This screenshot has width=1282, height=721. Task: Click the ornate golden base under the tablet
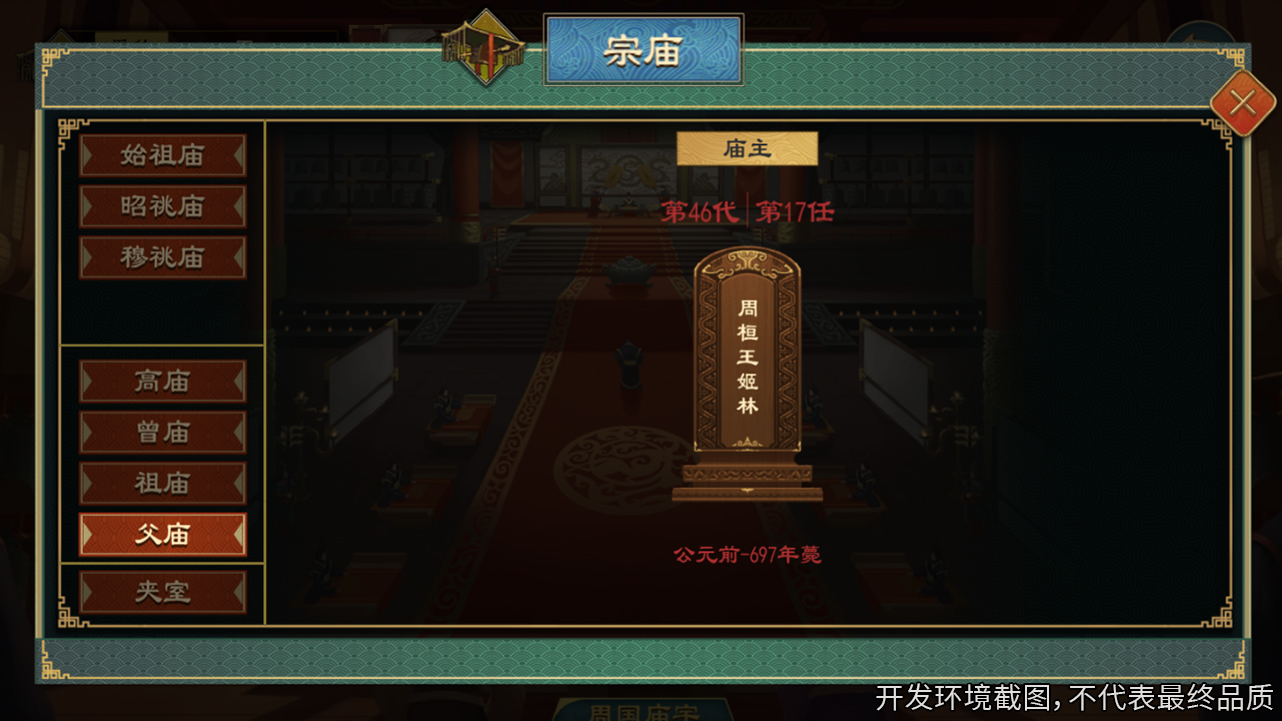pos(747,483)
